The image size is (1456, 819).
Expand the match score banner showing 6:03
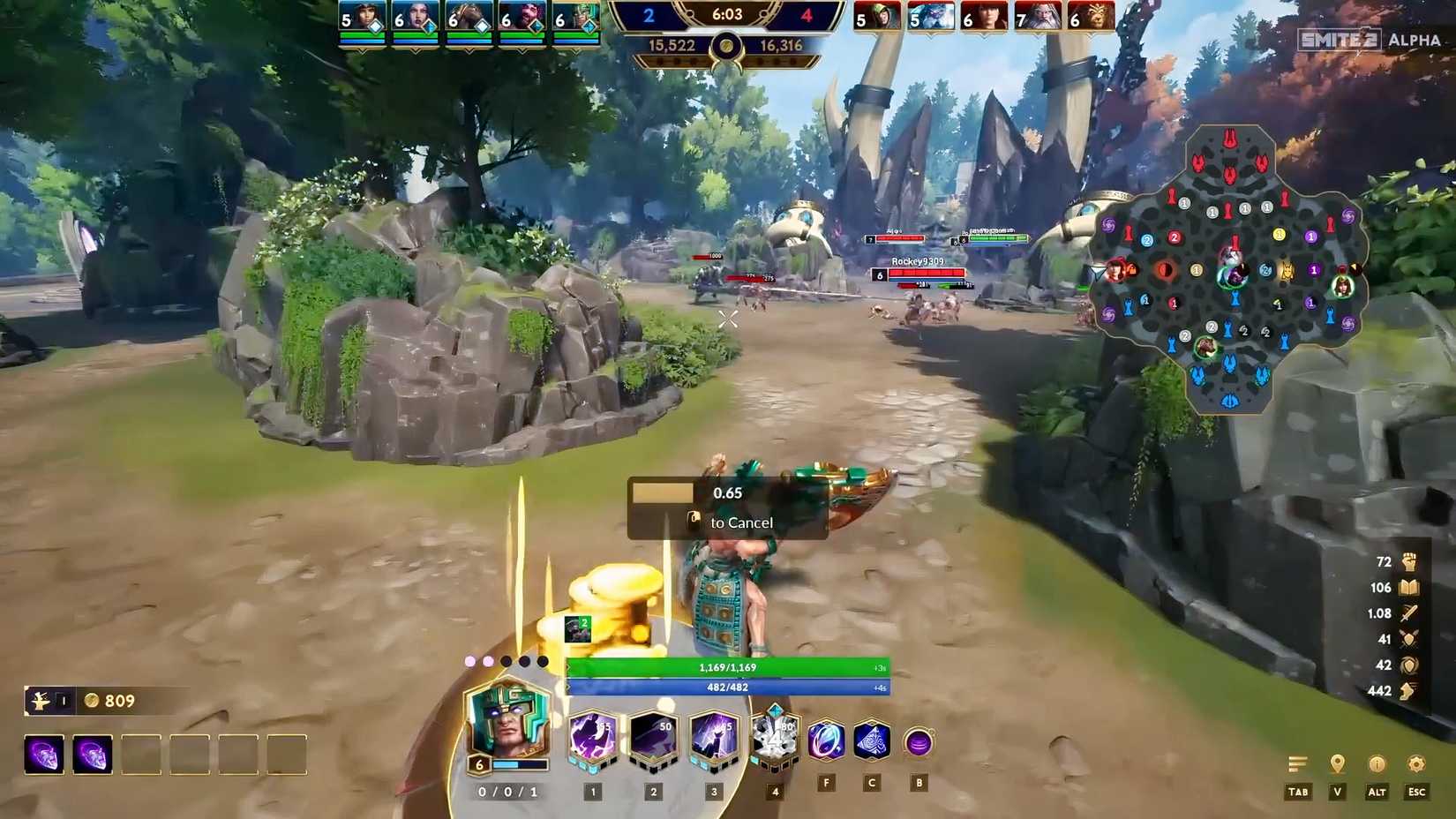pyautogui.click(x=728, y=15)
